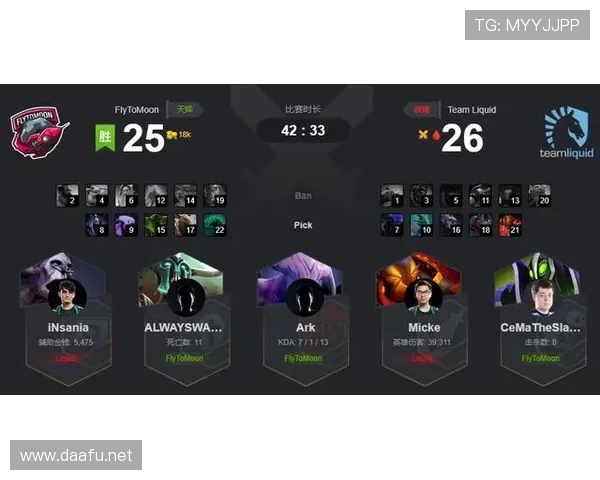
Task: Open ALWAYSWA... player card
Action: pos(184,310)
